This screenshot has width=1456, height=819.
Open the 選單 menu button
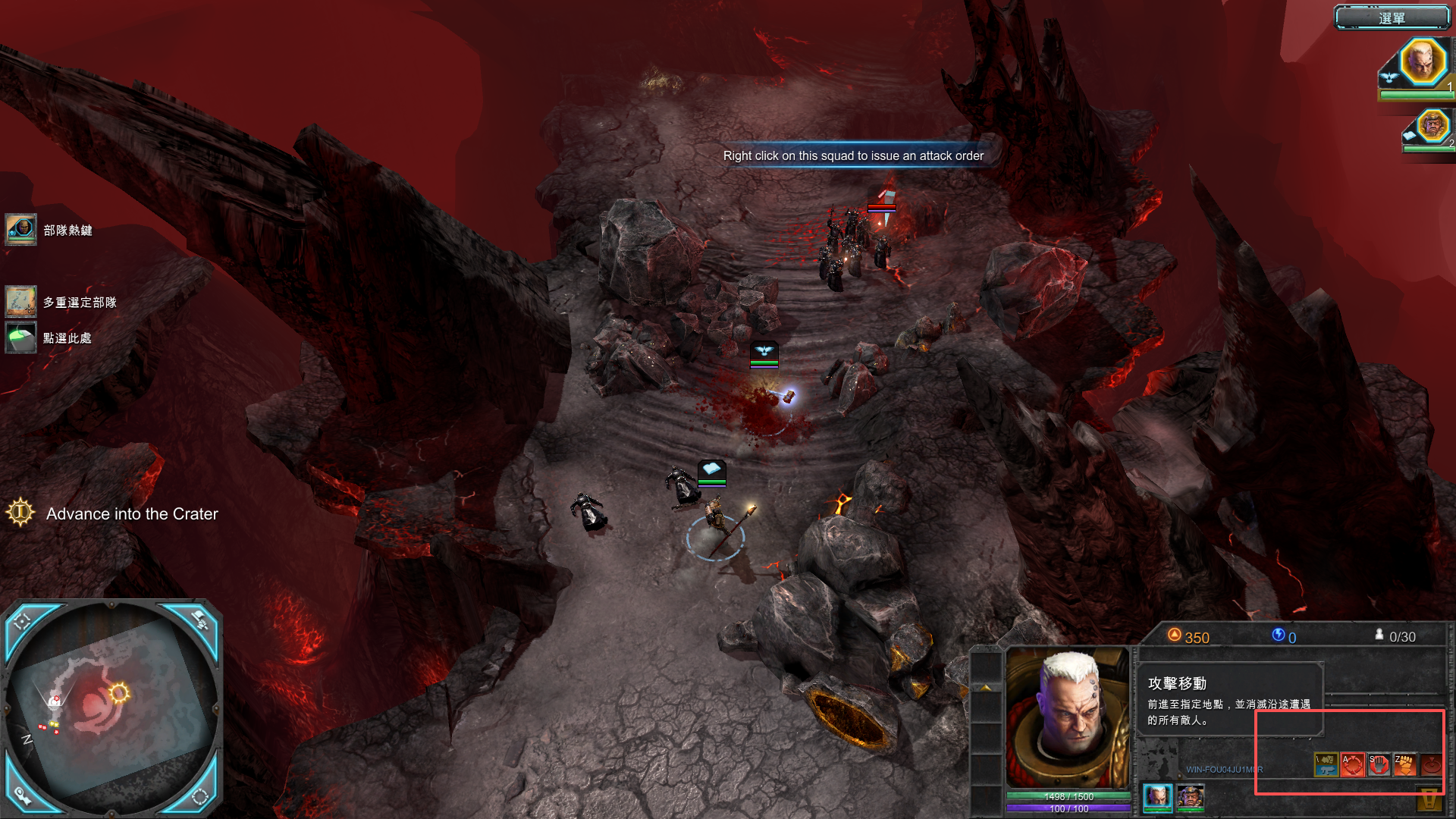1392,17
